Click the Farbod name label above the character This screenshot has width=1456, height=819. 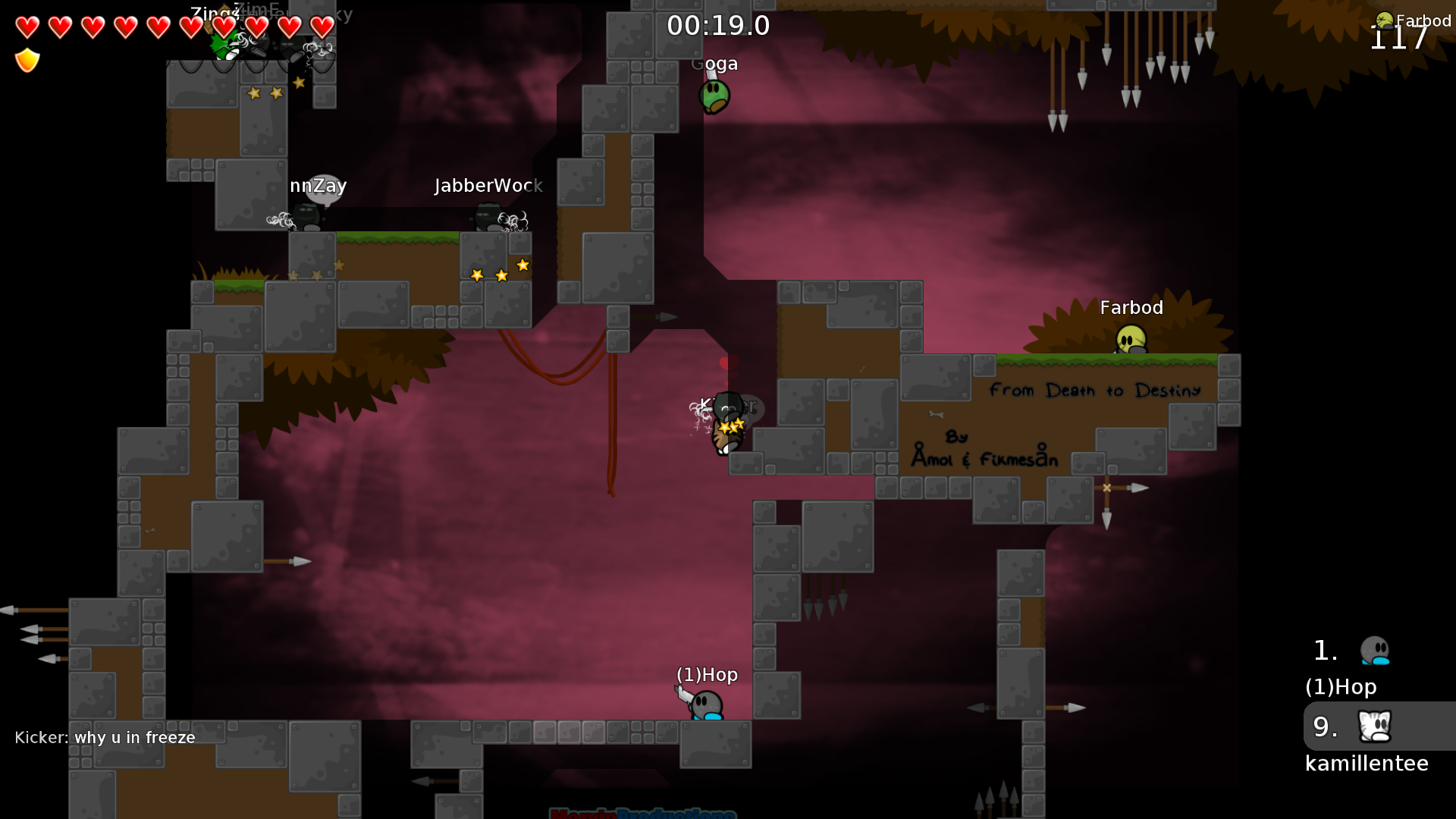coord(1131,307)
